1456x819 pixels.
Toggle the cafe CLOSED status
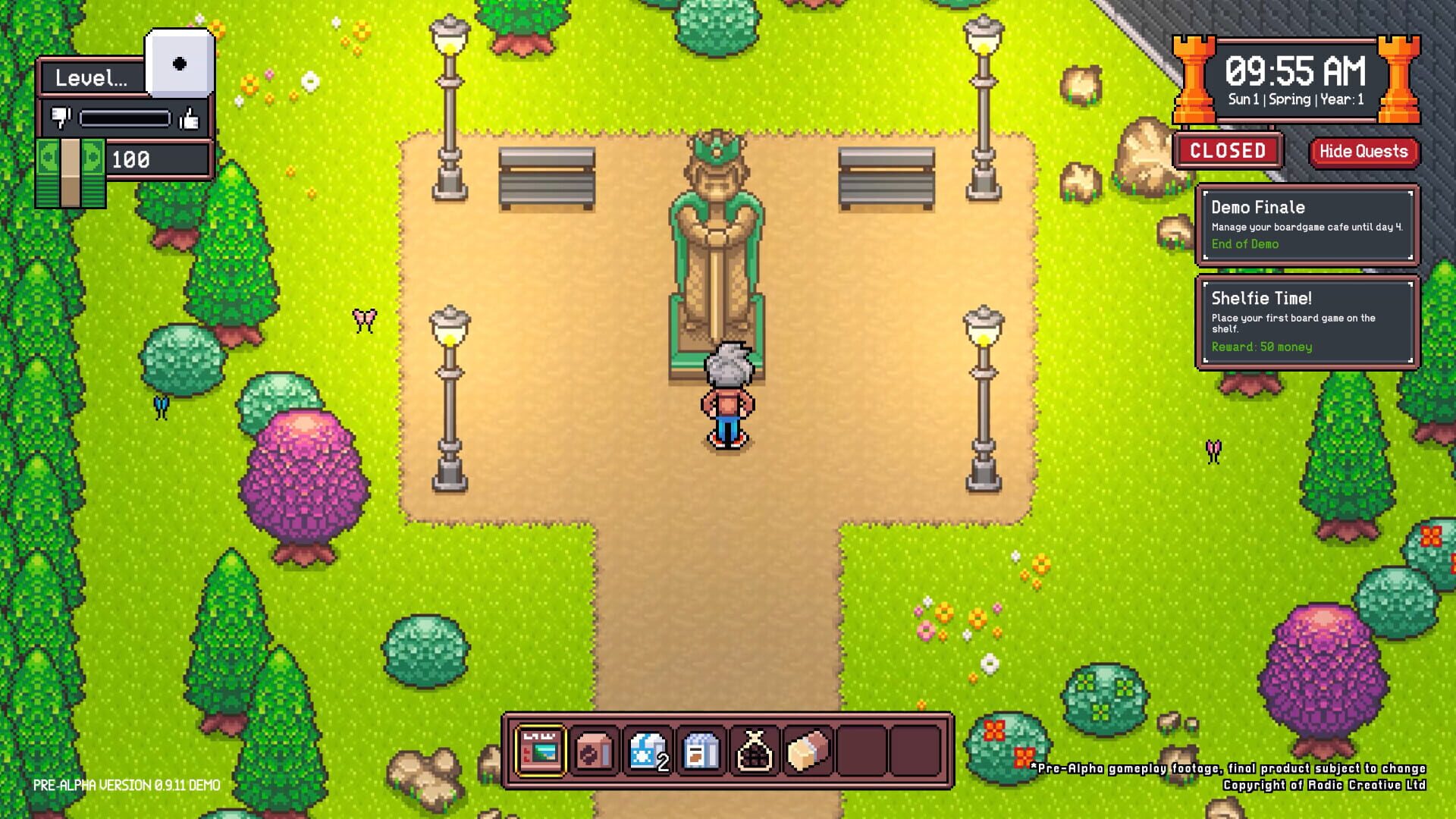(x=1227, y=152)
